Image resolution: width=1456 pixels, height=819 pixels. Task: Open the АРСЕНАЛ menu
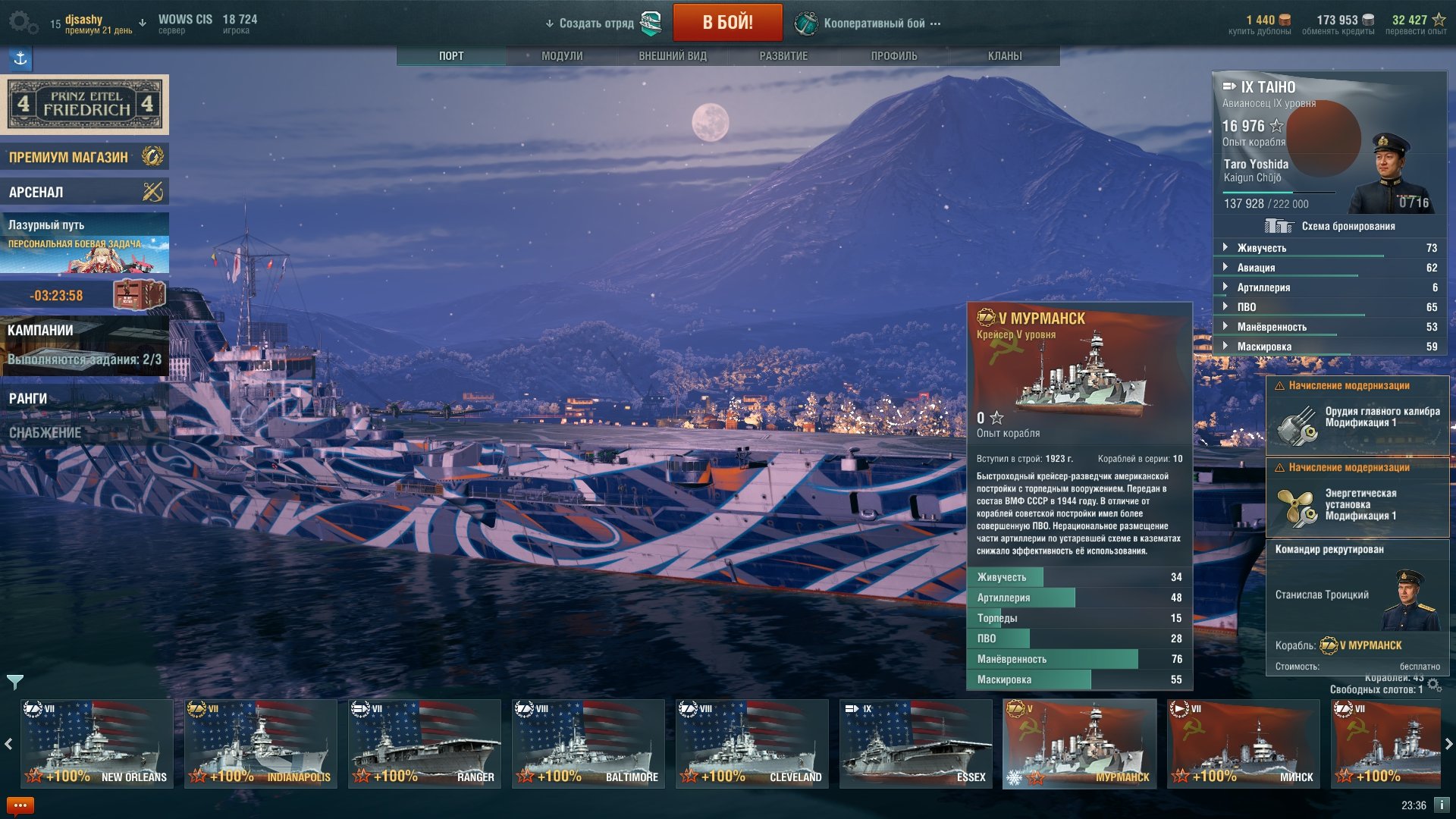[x=84, y=192]
